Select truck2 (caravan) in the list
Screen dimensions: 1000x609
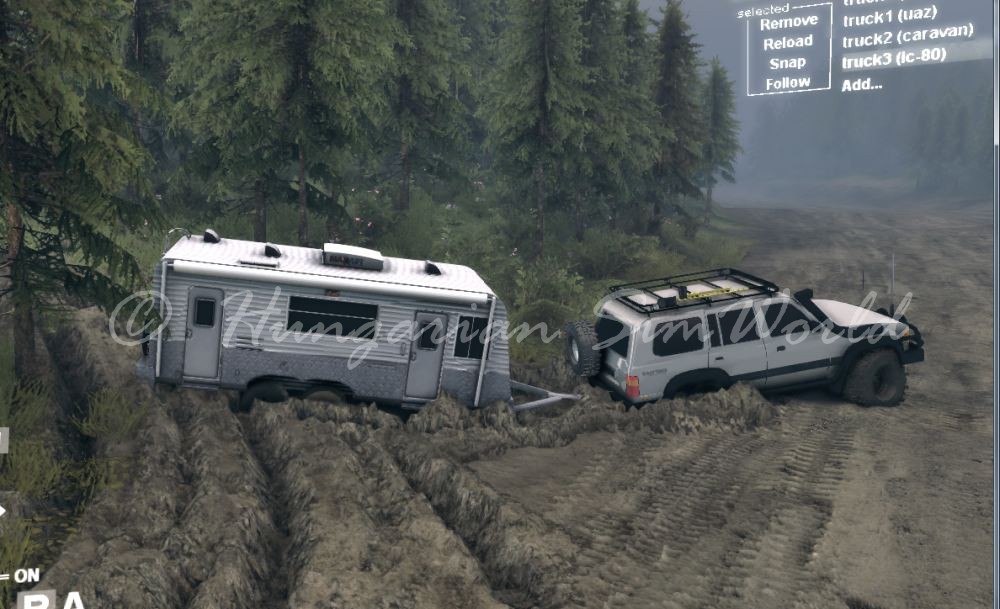[907, 38]
